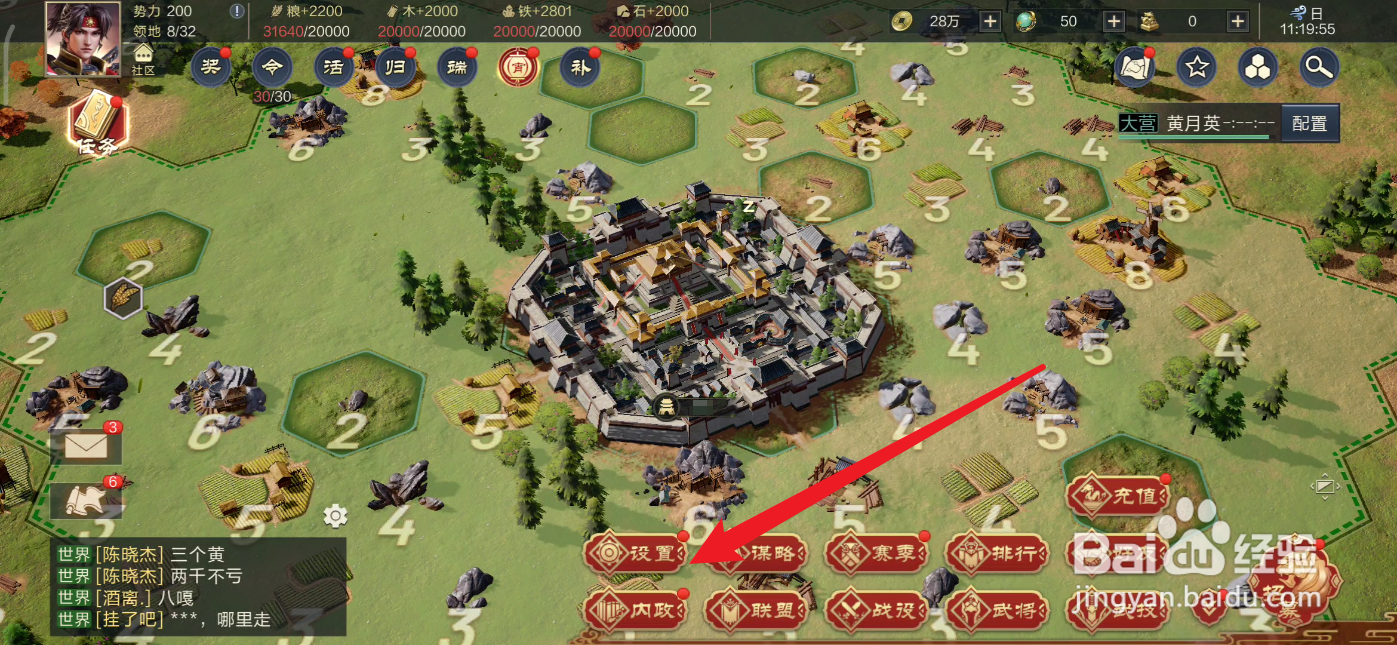The height and width of the screenshot is (645, 1397).
Task: Open the star favorites icon
Action: [x=1196, y=67]
